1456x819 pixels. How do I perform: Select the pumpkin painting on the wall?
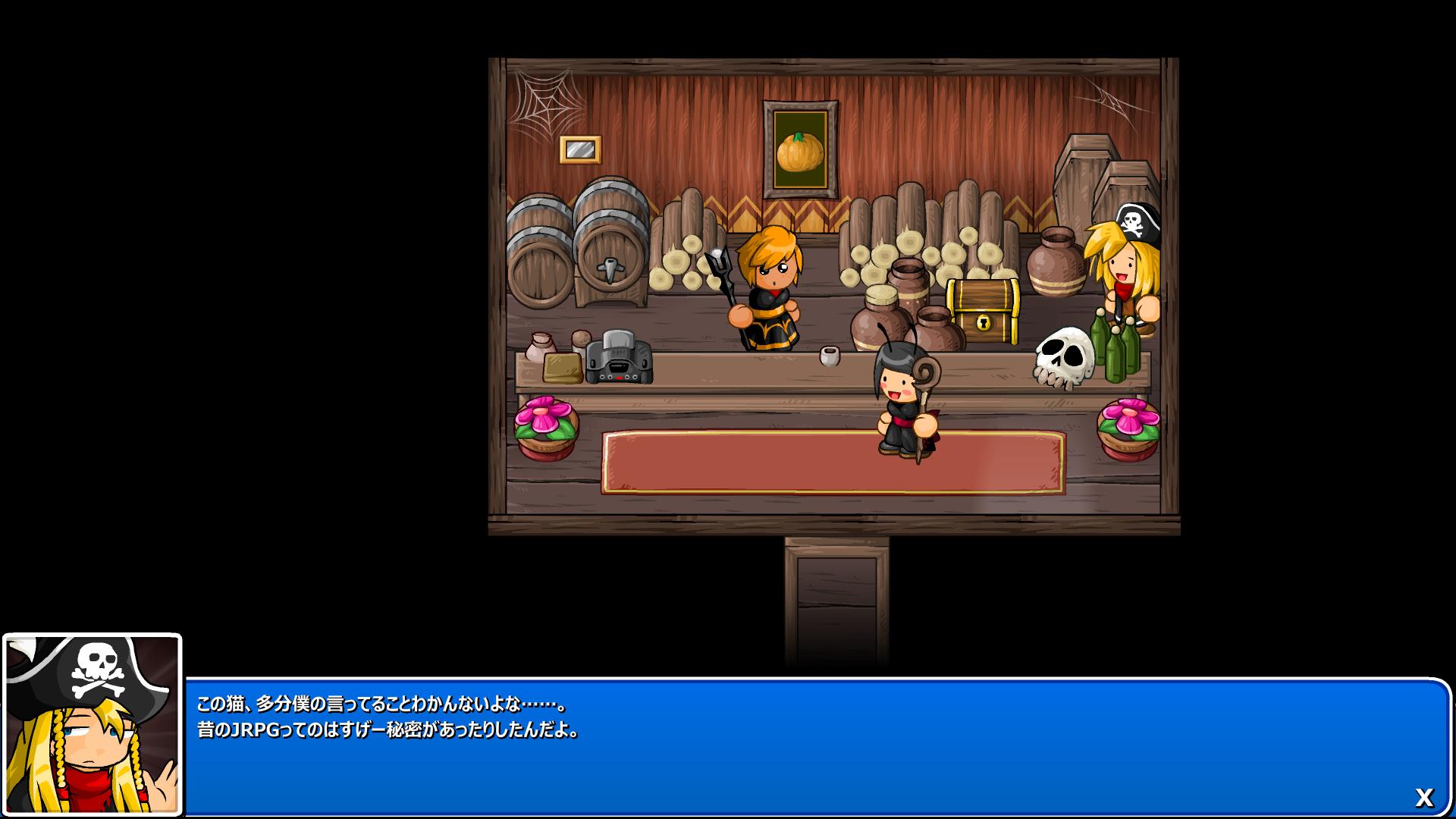[799, 148]
